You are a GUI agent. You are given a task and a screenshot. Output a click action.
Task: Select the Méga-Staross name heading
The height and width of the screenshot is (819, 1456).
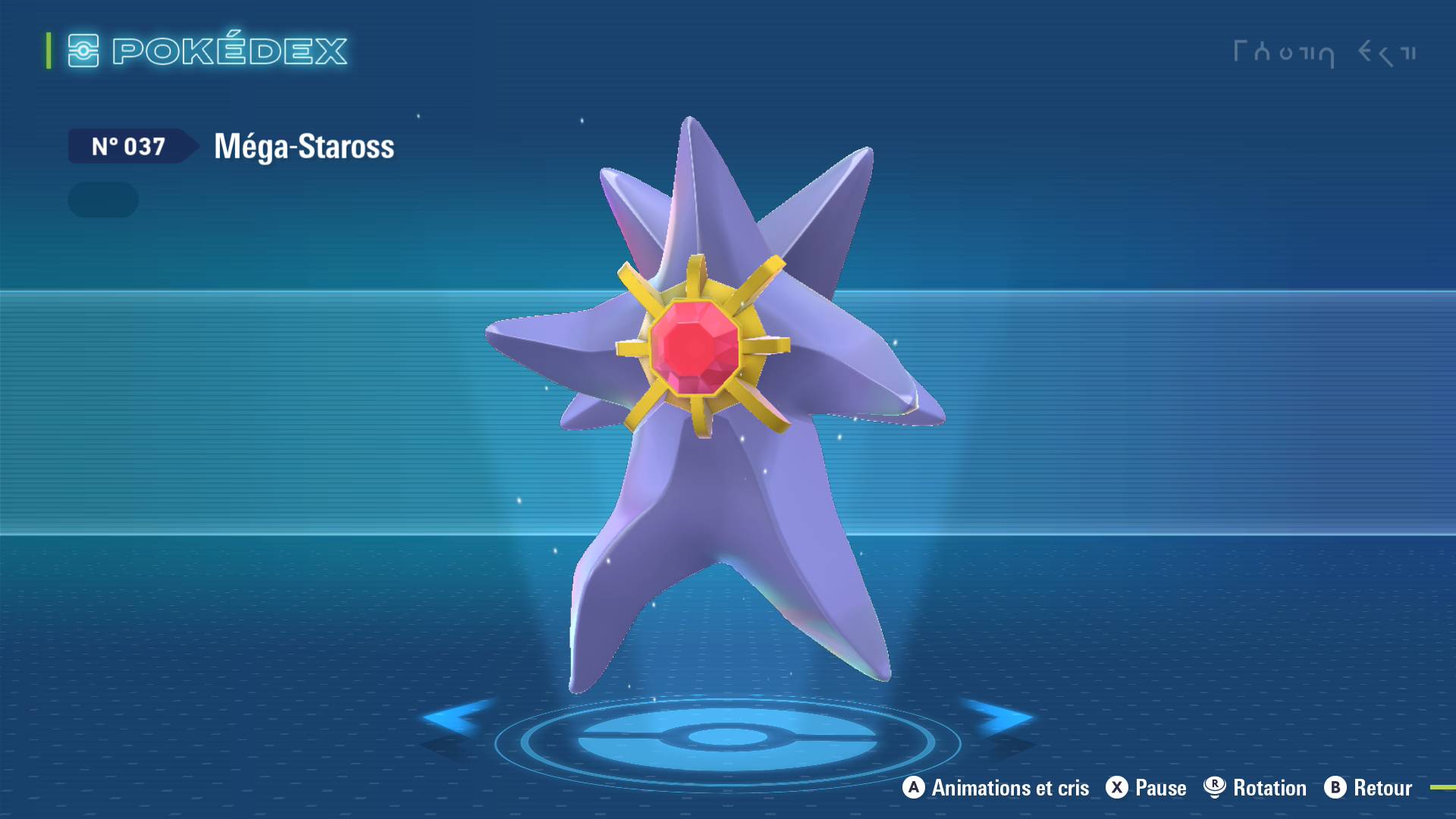tap(303, 146)
